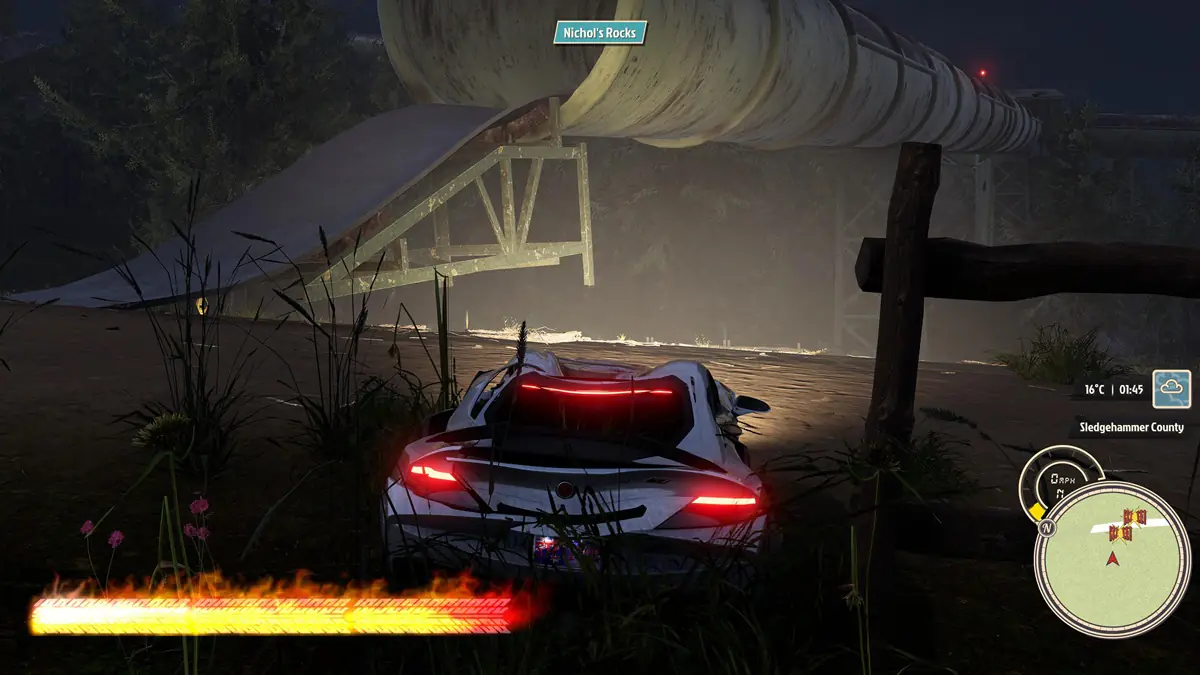This screenshot has width=1200, height=675.
Task: Click the circular minimap
Action: [x=1112, y=559]
